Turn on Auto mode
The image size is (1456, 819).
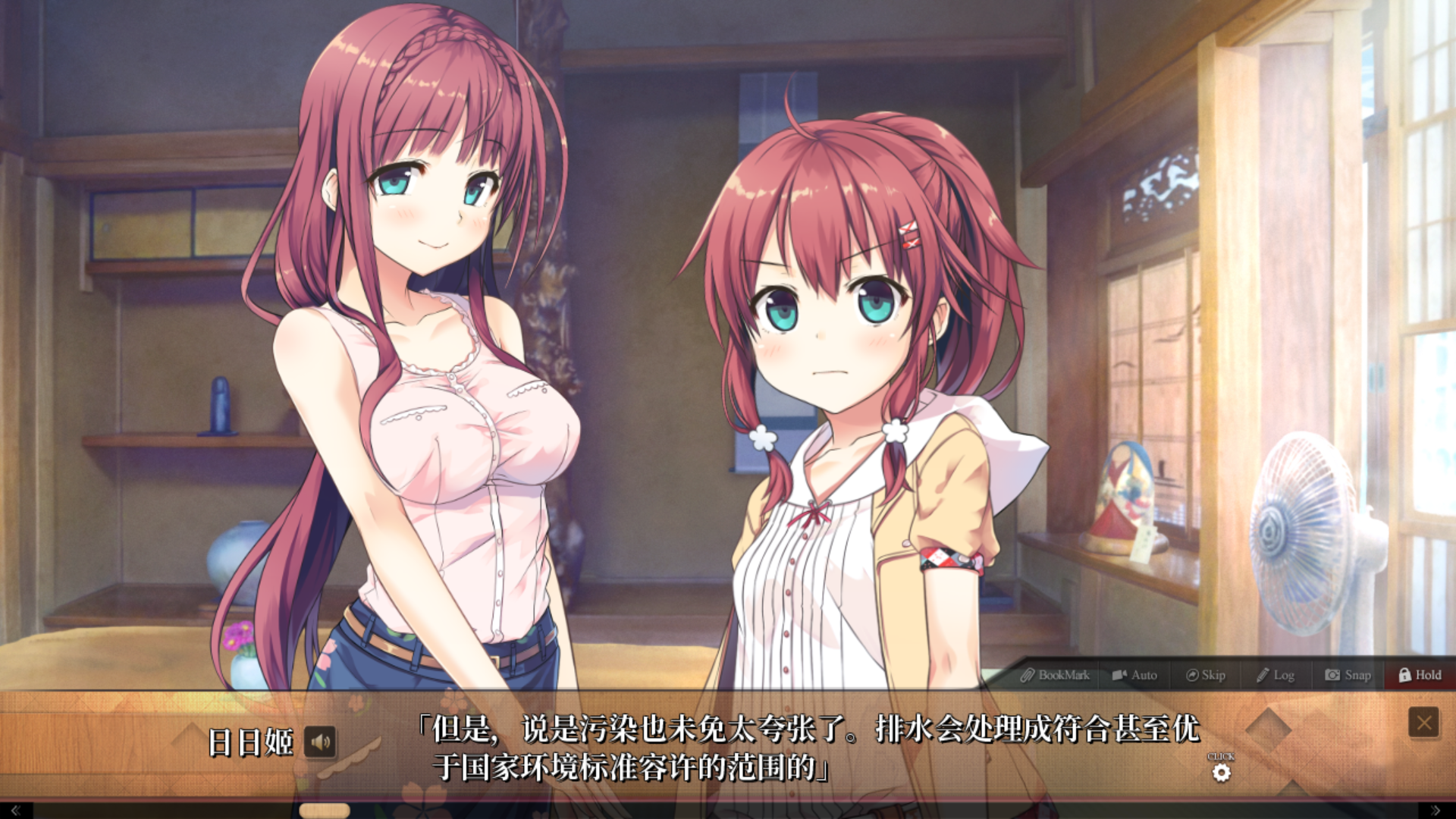(x=1134, y=675)
